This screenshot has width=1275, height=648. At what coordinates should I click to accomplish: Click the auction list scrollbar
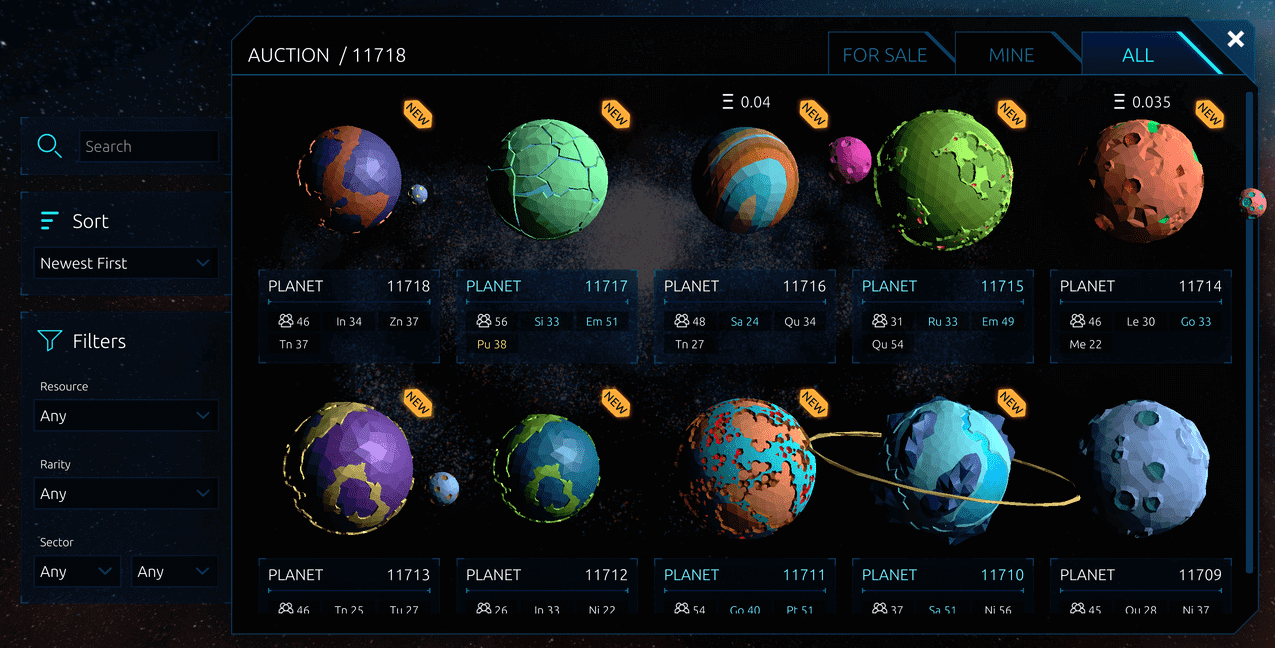click(1249, 330)
